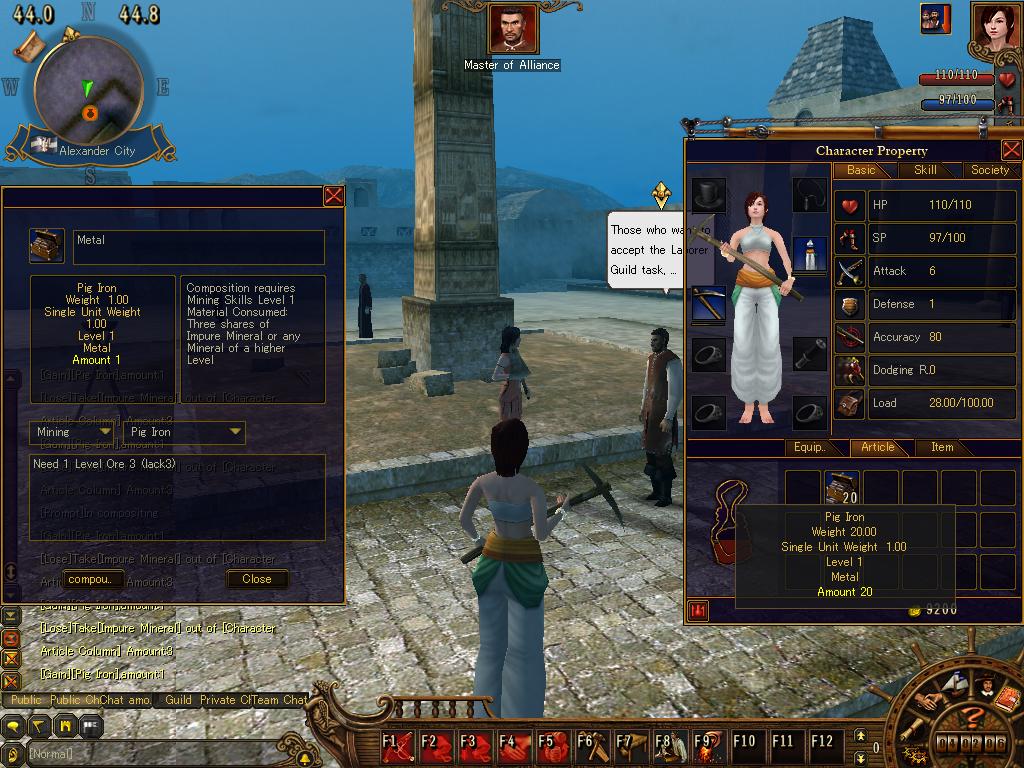
Task: Open the Pig Iron recipe dropdown
Action: 185,432
